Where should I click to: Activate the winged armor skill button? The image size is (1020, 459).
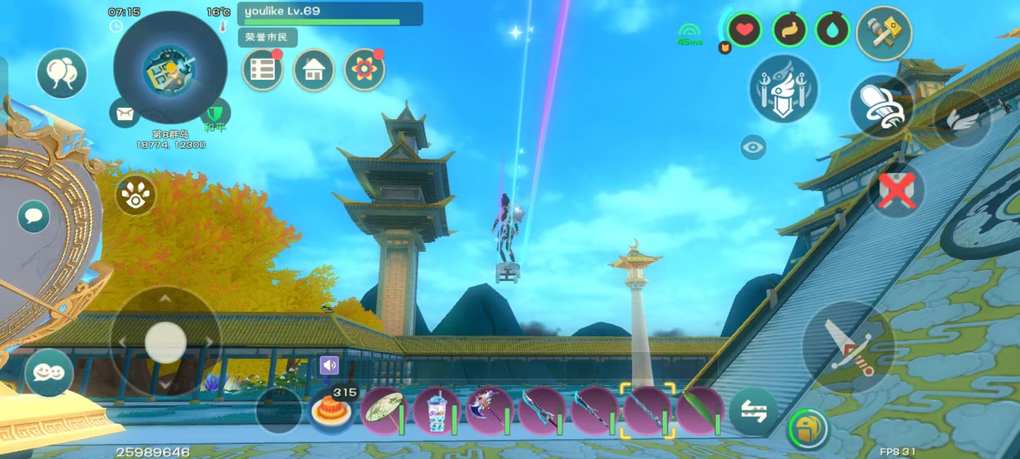(784, 89)
